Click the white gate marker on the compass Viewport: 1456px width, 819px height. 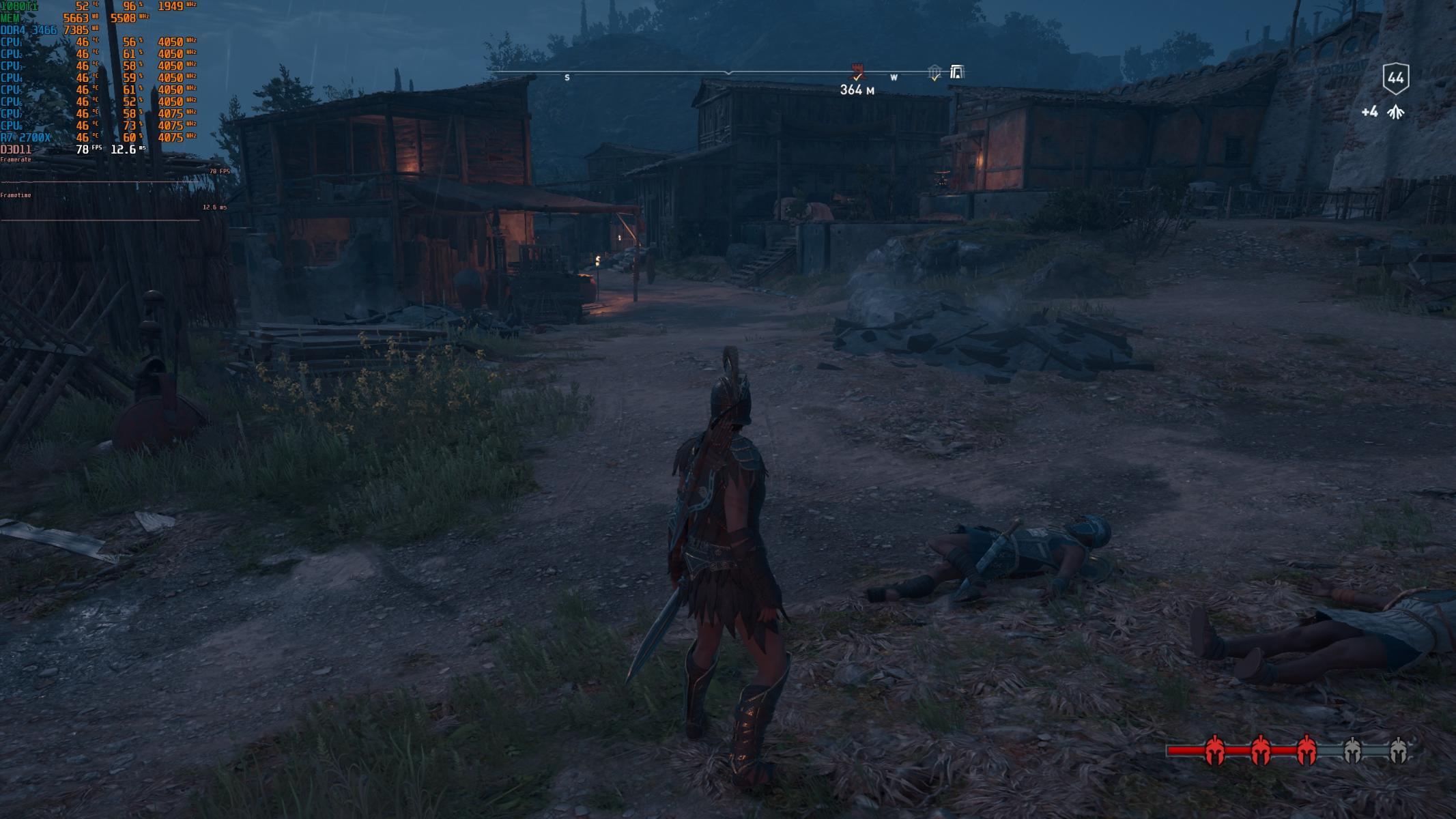[x=956, y=72]
